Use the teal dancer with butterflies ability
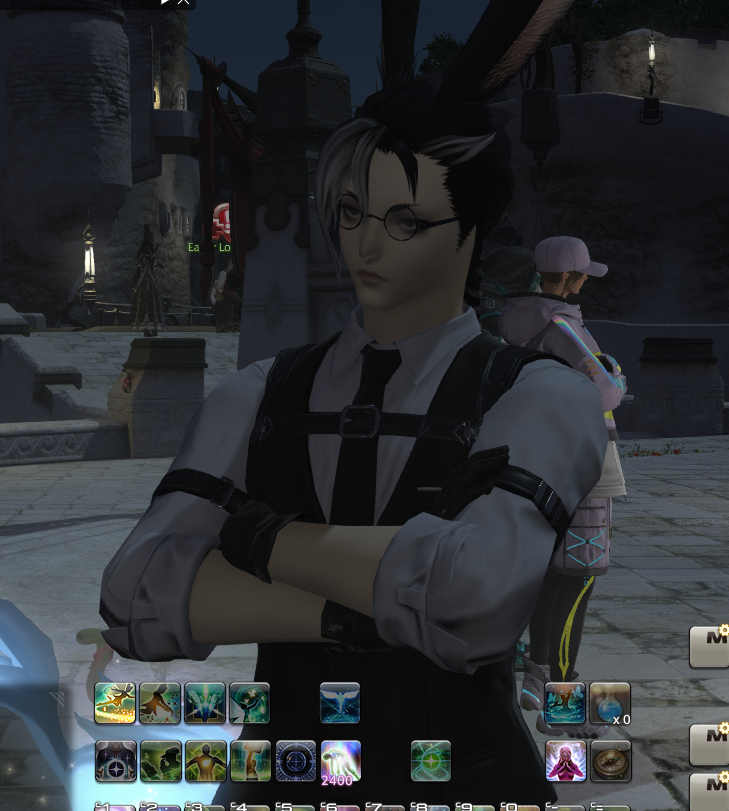The height and width of the screenshot is (811, 729). click(565, 703)
